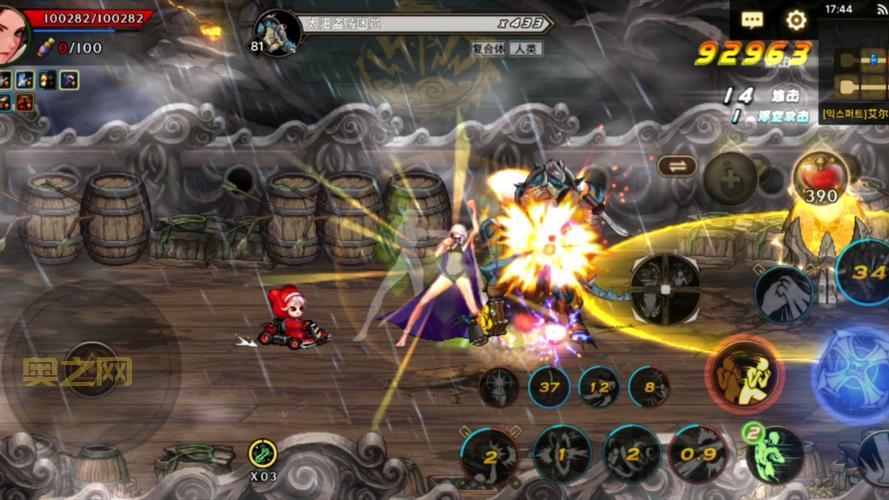Tap the player character portrait
This screenshot has width=889, height=500.
[18, 34]
